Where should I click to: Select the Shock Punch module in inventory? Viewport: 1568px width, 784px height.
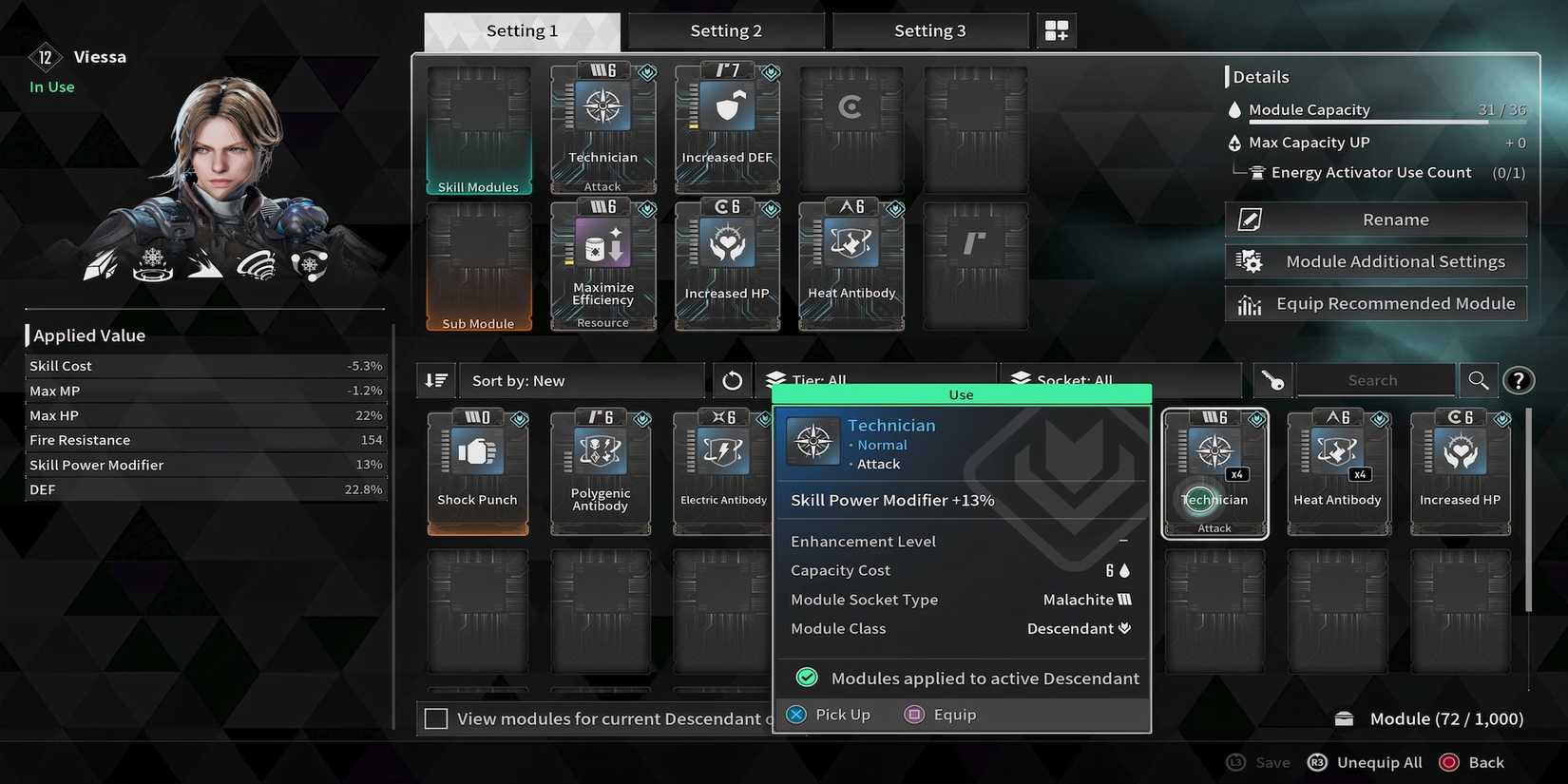[477, 470]
